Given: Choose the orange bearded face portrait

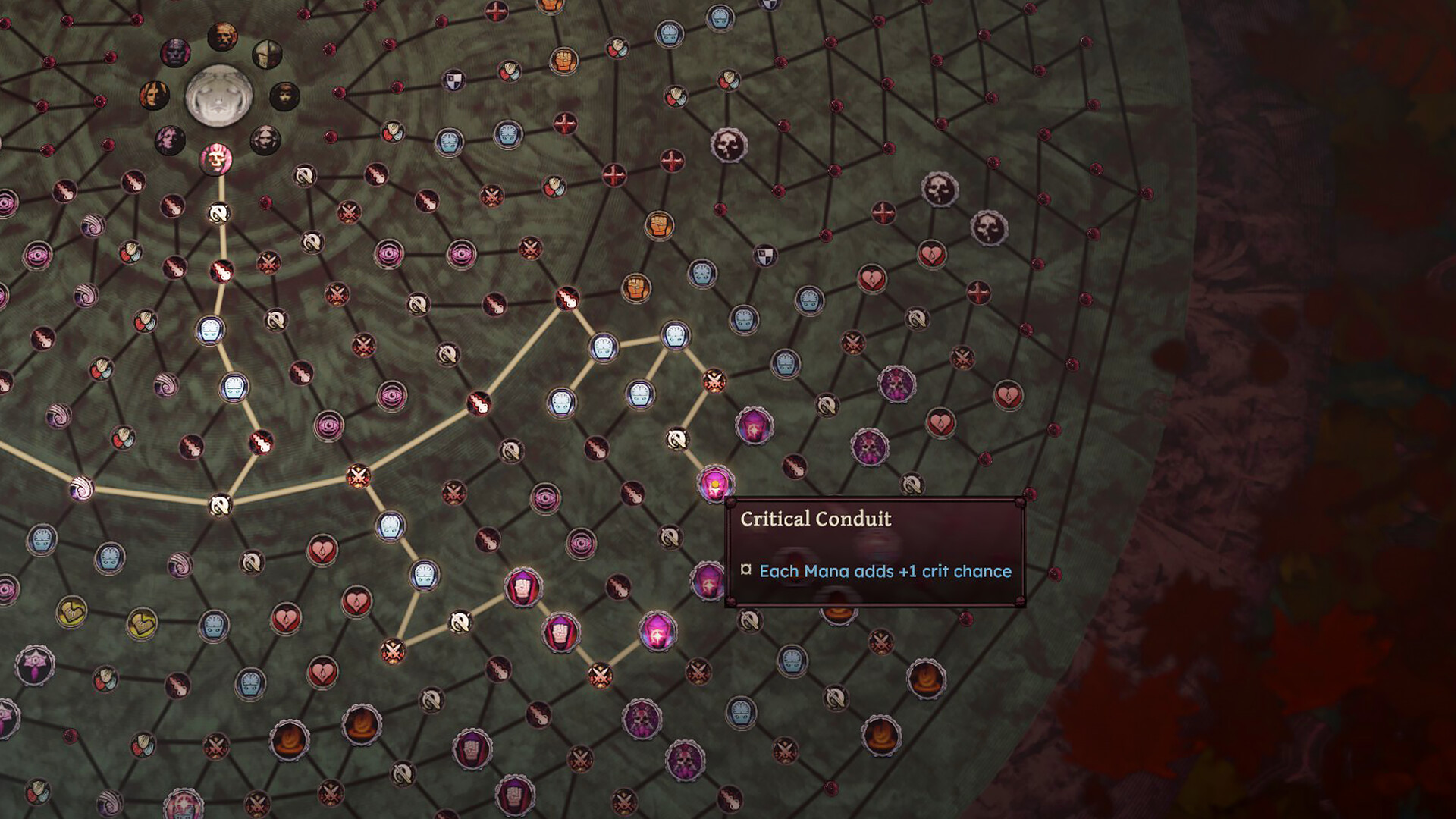Looking at the screenshot, I should [x=222, y=36].
